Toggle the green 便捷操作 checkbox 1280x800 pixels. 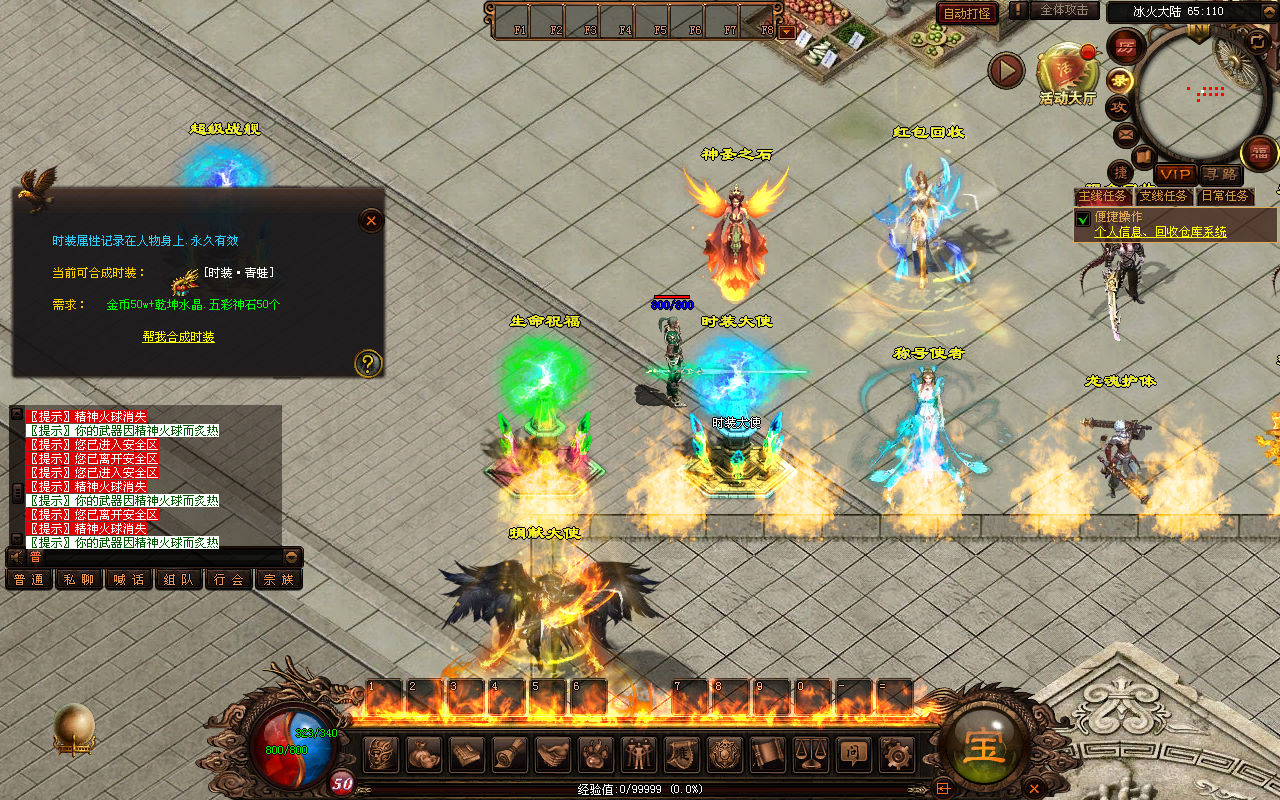pyautogui.click(x=1082, y=219)
